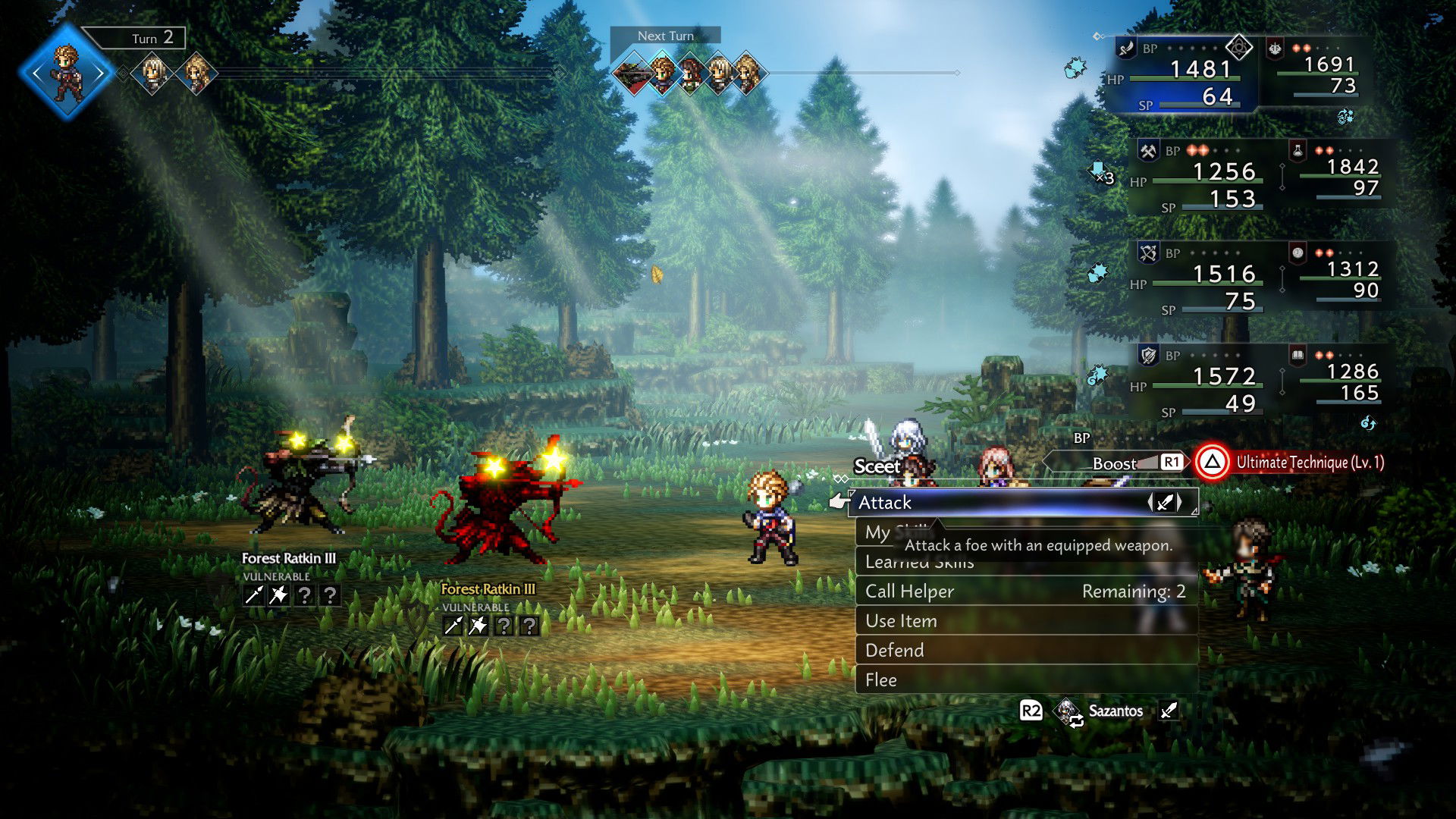Click the cyan buff icon left of the 1481 HP panel
The height and width of the screenshot is (819, 1456).
click(1075, 66)
